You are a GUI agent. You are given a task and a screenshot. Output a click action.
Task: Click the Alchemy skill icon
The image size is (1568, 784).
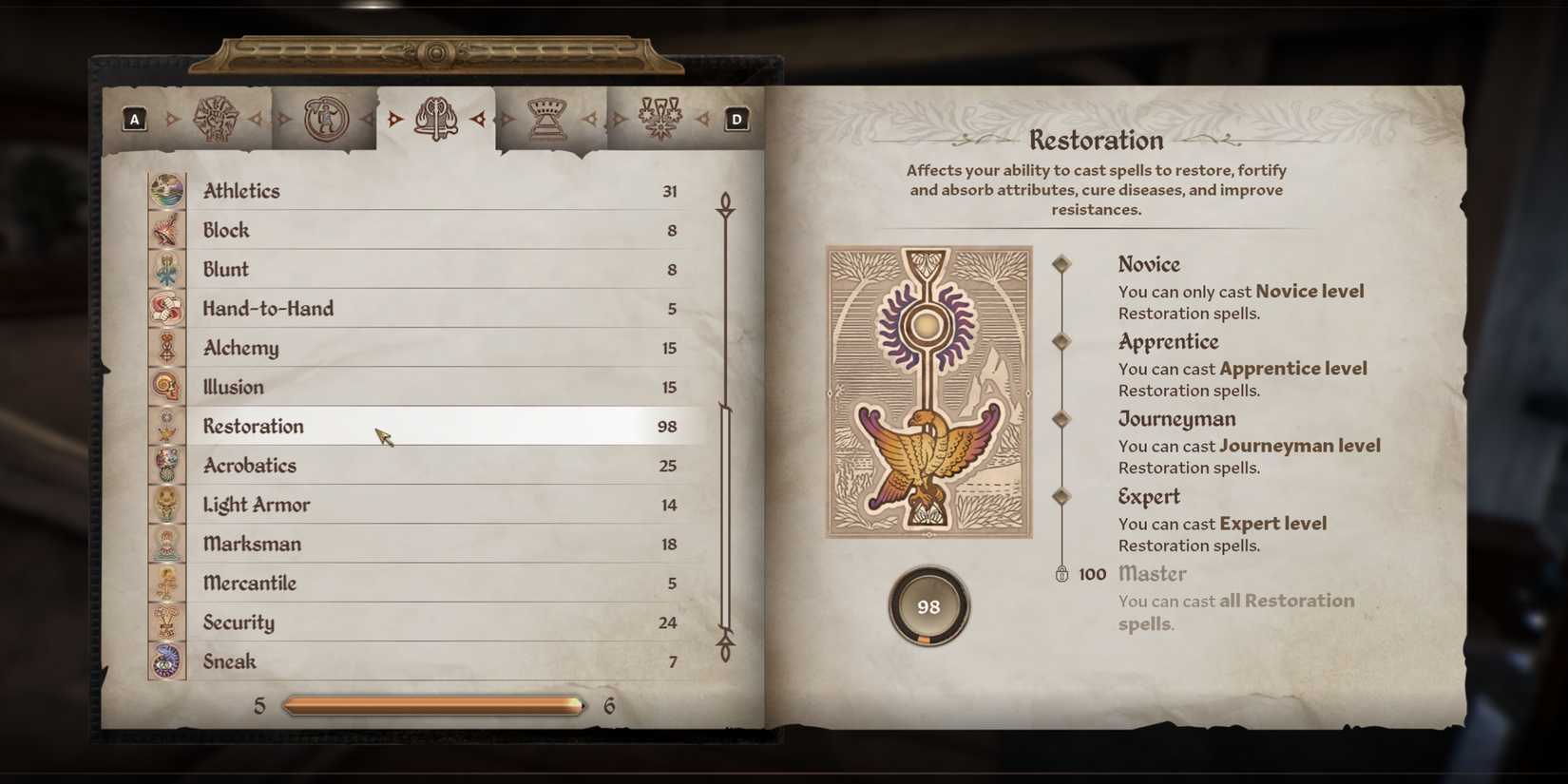(x=168, y=347)
